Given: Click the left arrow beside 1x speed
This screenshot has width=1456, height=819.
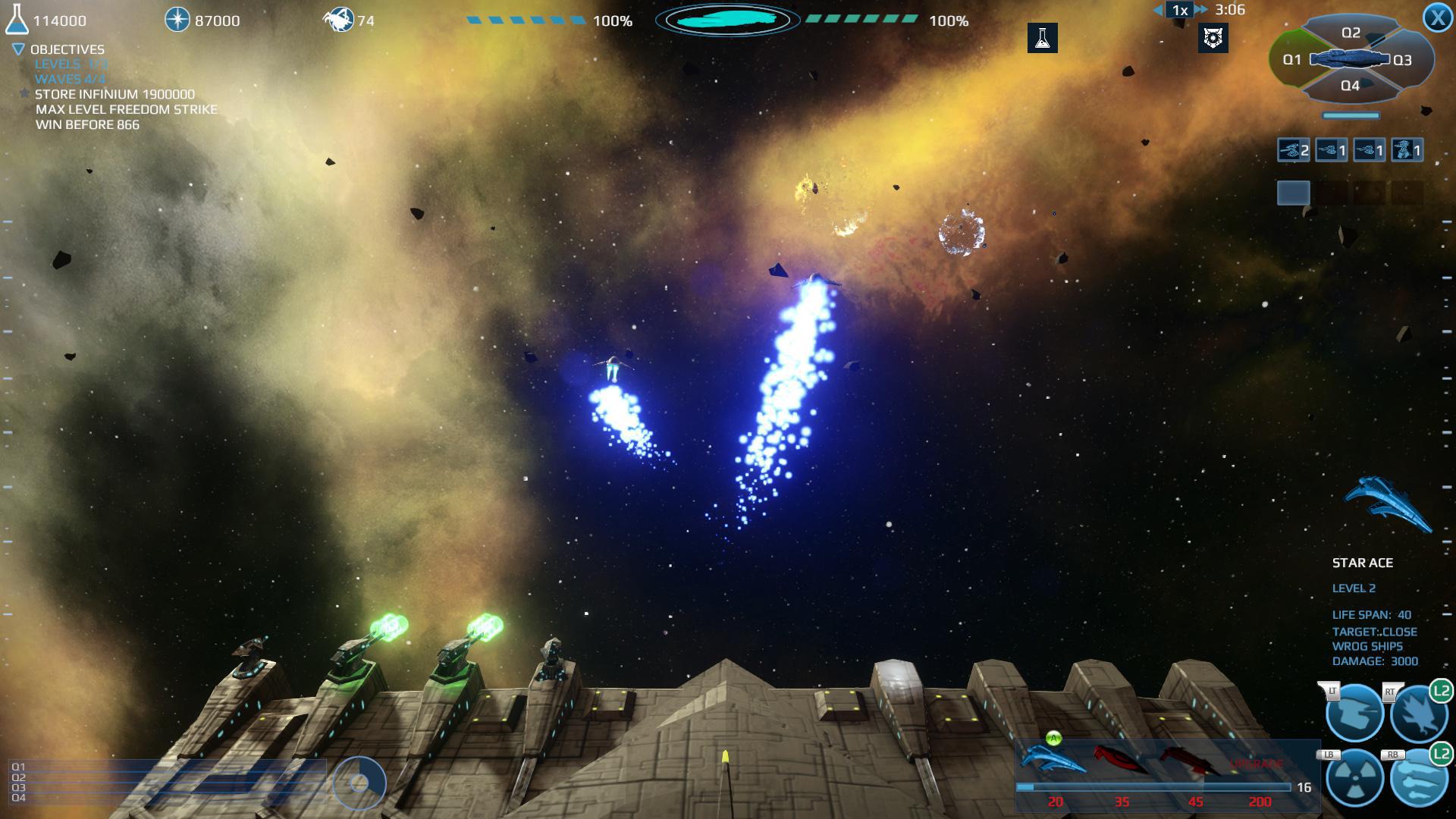Looking at the screenshot, I should pos(1158,11).
